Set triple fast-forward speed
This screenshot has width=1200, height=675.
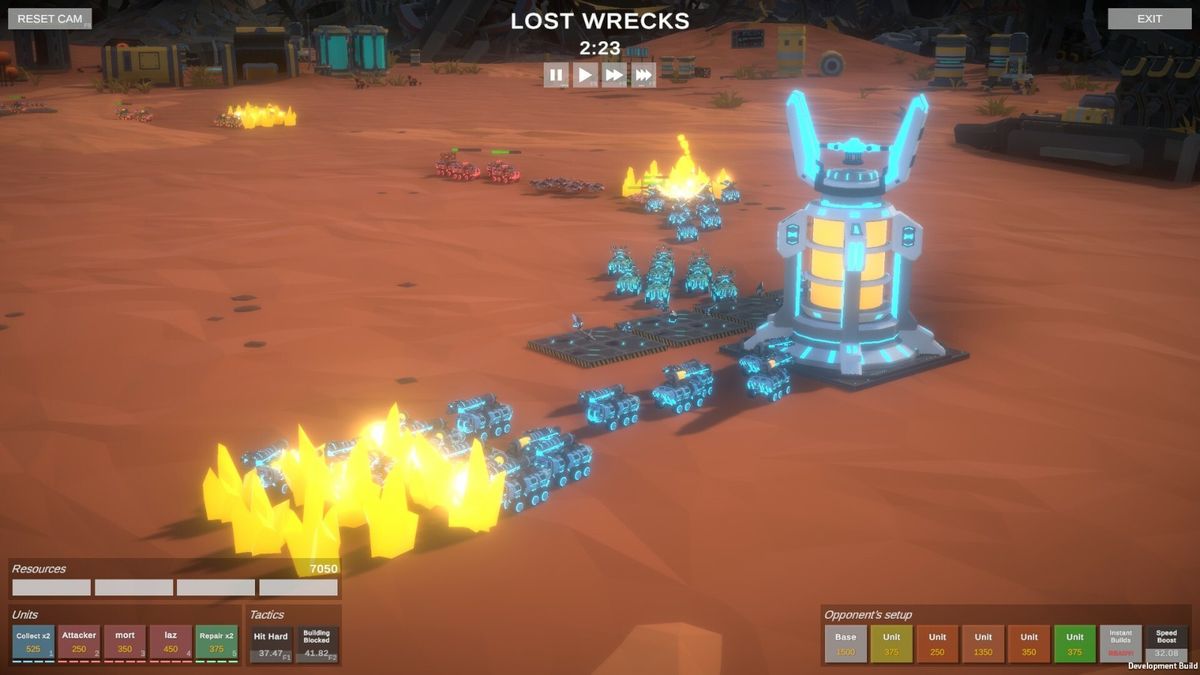tap(643, 75)
